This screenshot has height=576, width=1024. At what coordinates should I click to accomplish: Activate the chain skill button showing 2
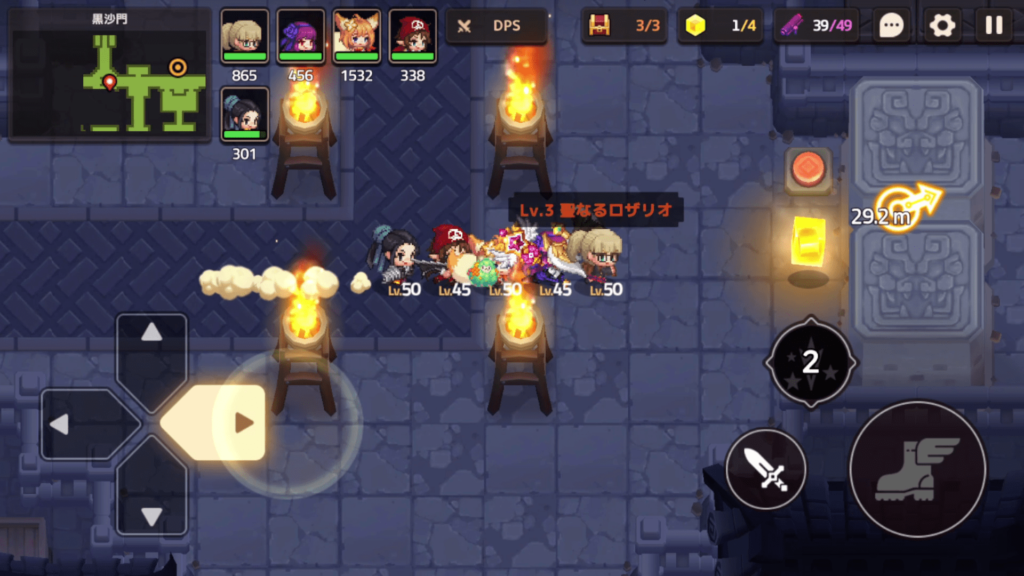[x=810, y=361]
